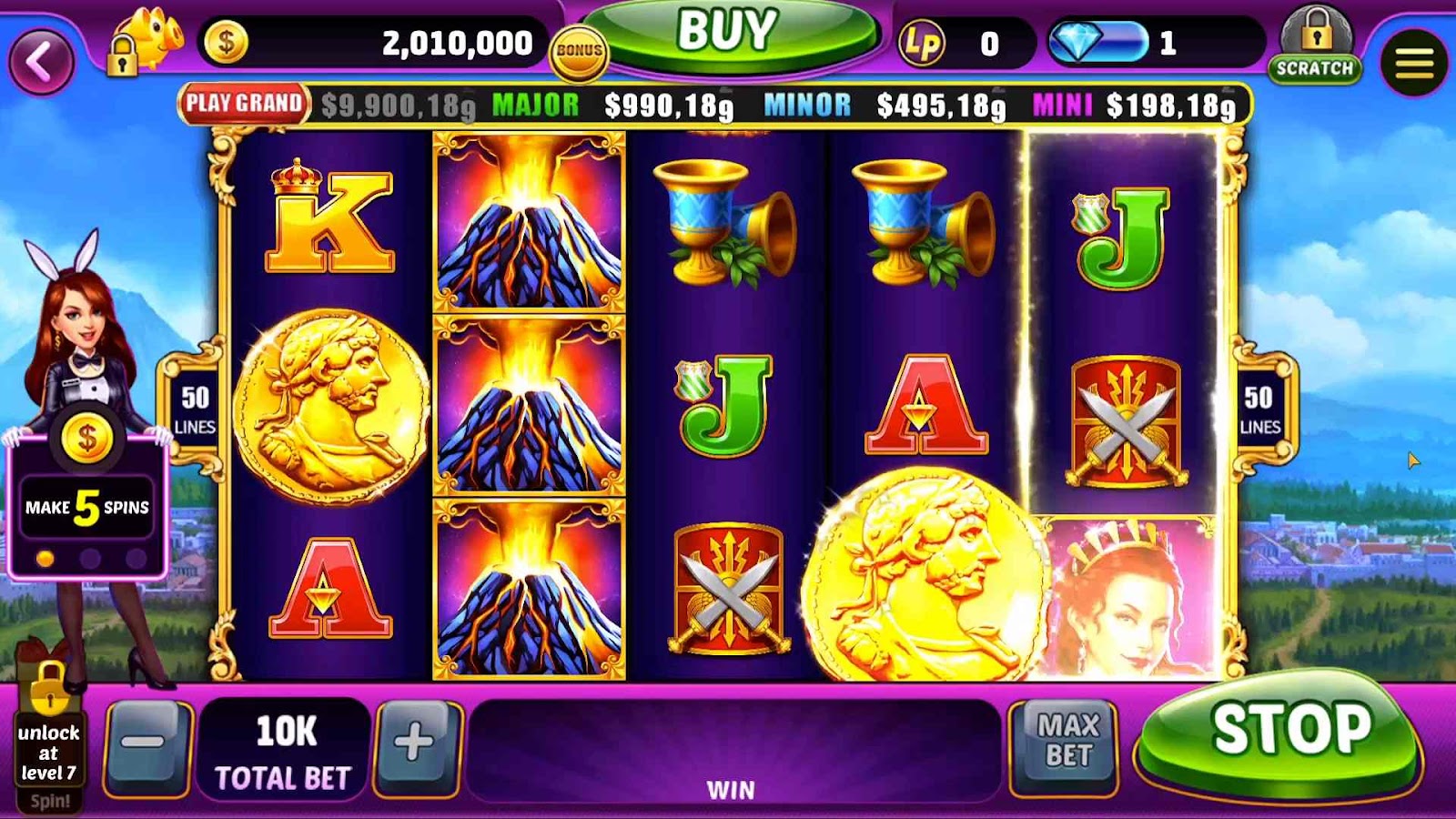
Task: Click the gold BONUS coin badge
Action: click(579, 52)
